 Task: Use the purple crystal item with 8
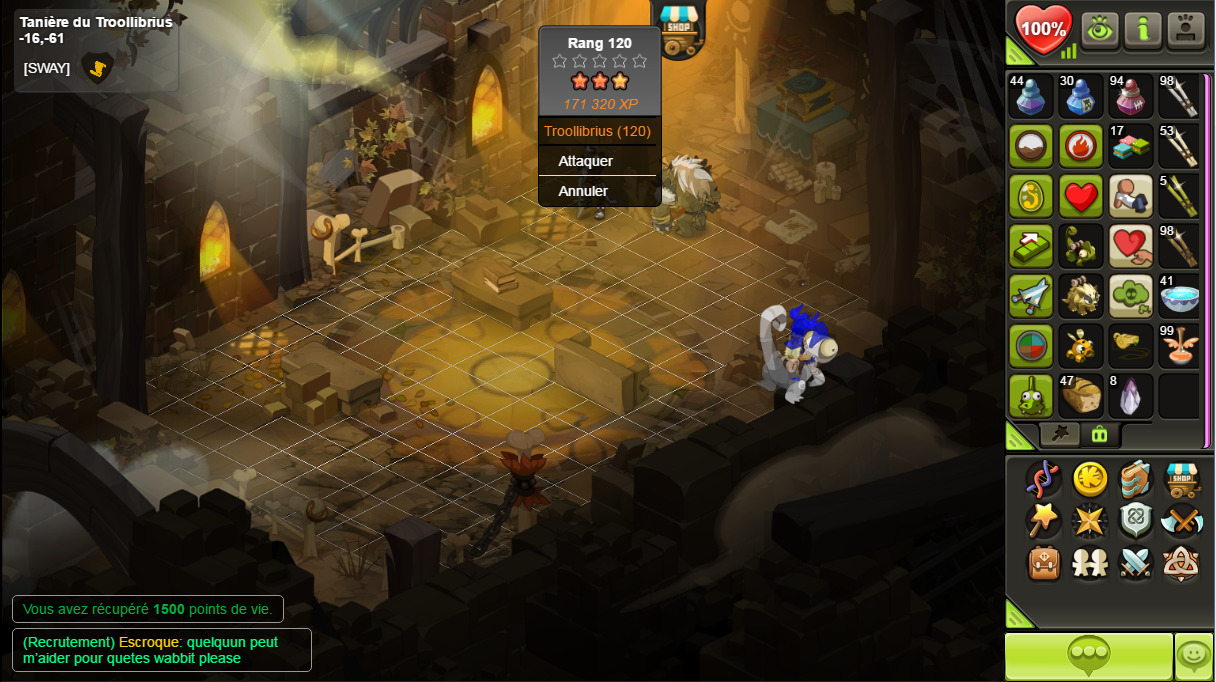[1130, 396]
